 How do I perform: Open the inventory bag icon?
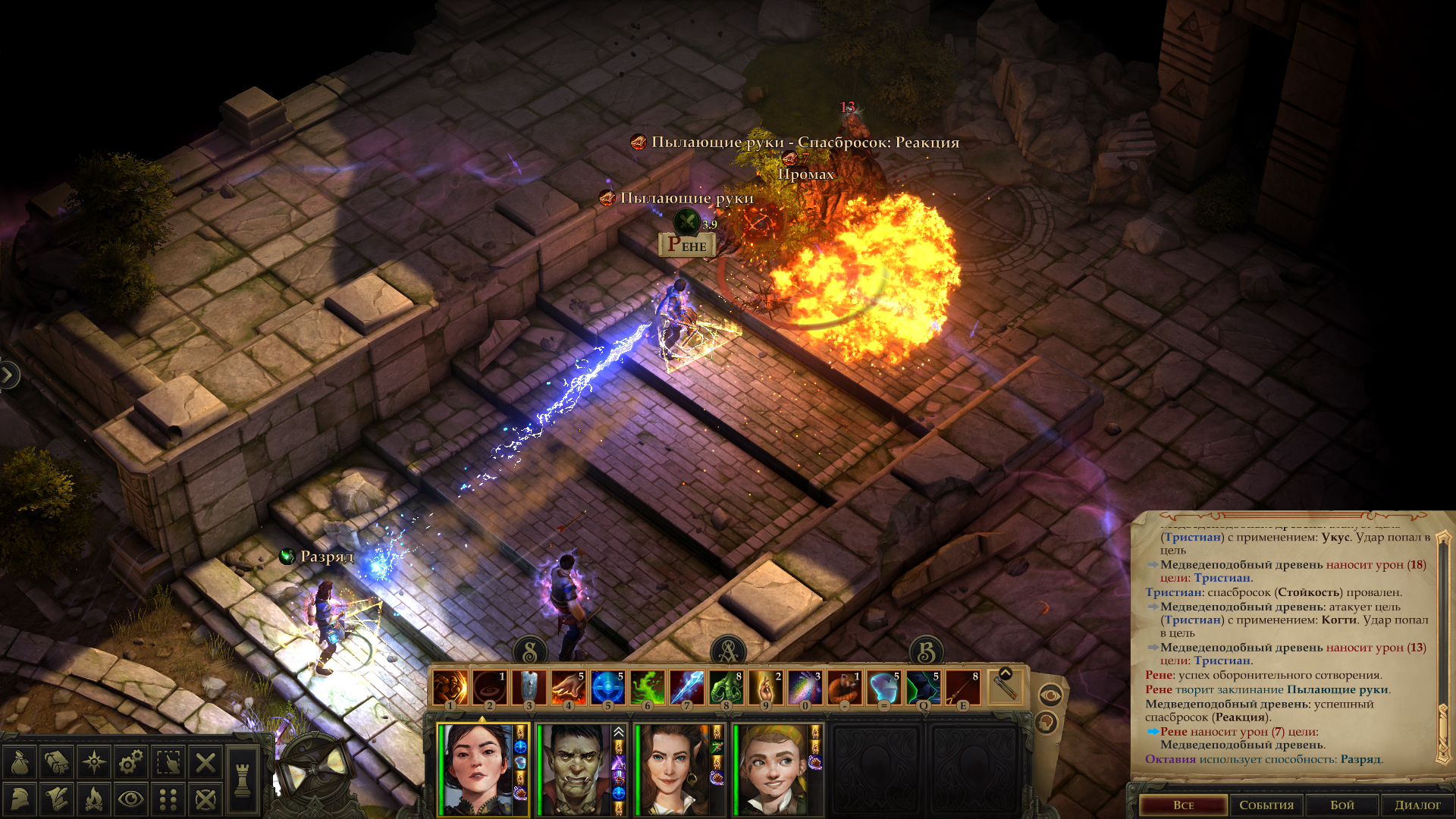[x=20, y=762]
